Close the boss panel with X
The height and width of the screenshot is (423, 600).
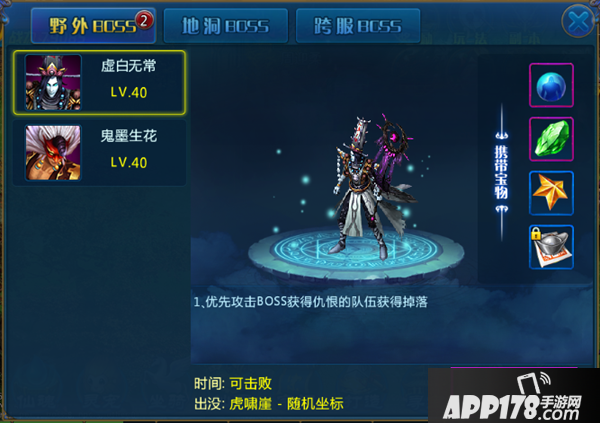576,21
